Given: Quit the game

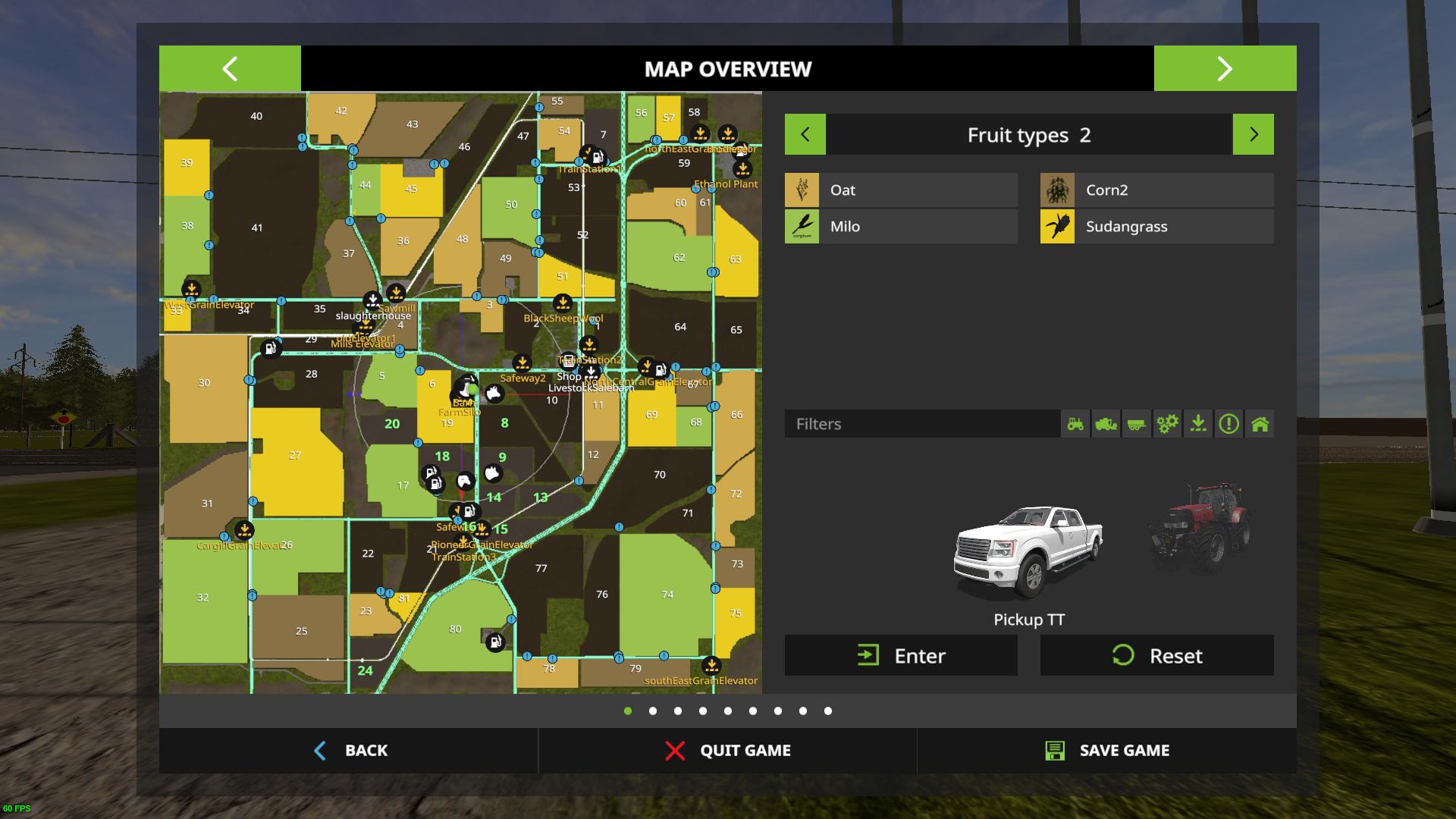Looking at the screenshot, I should pos(728,751).
